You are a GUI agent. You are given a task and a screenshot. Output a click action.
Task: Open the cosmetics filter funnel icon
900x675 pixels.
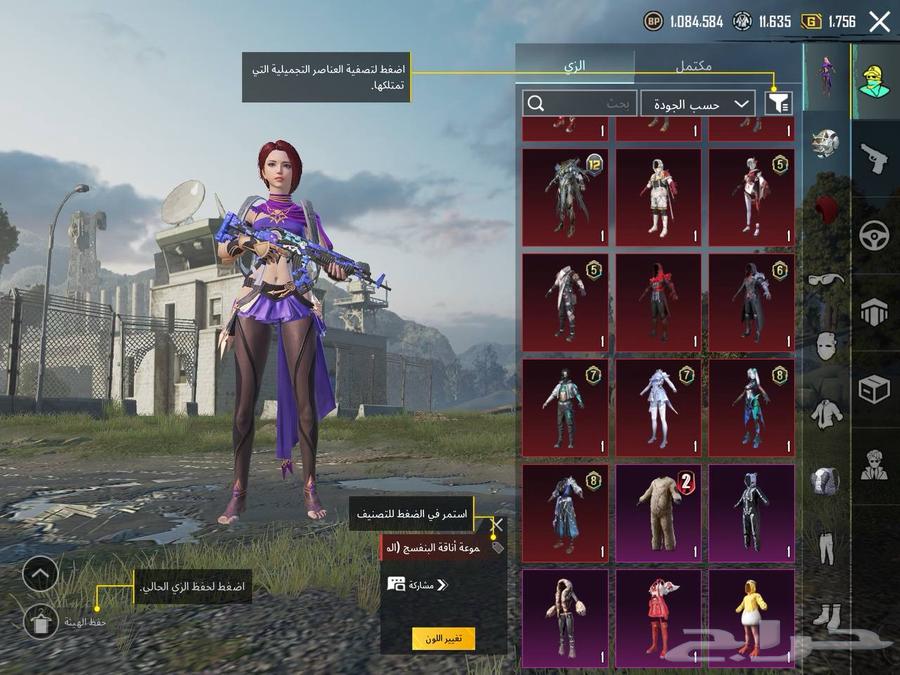pos(777,103)
